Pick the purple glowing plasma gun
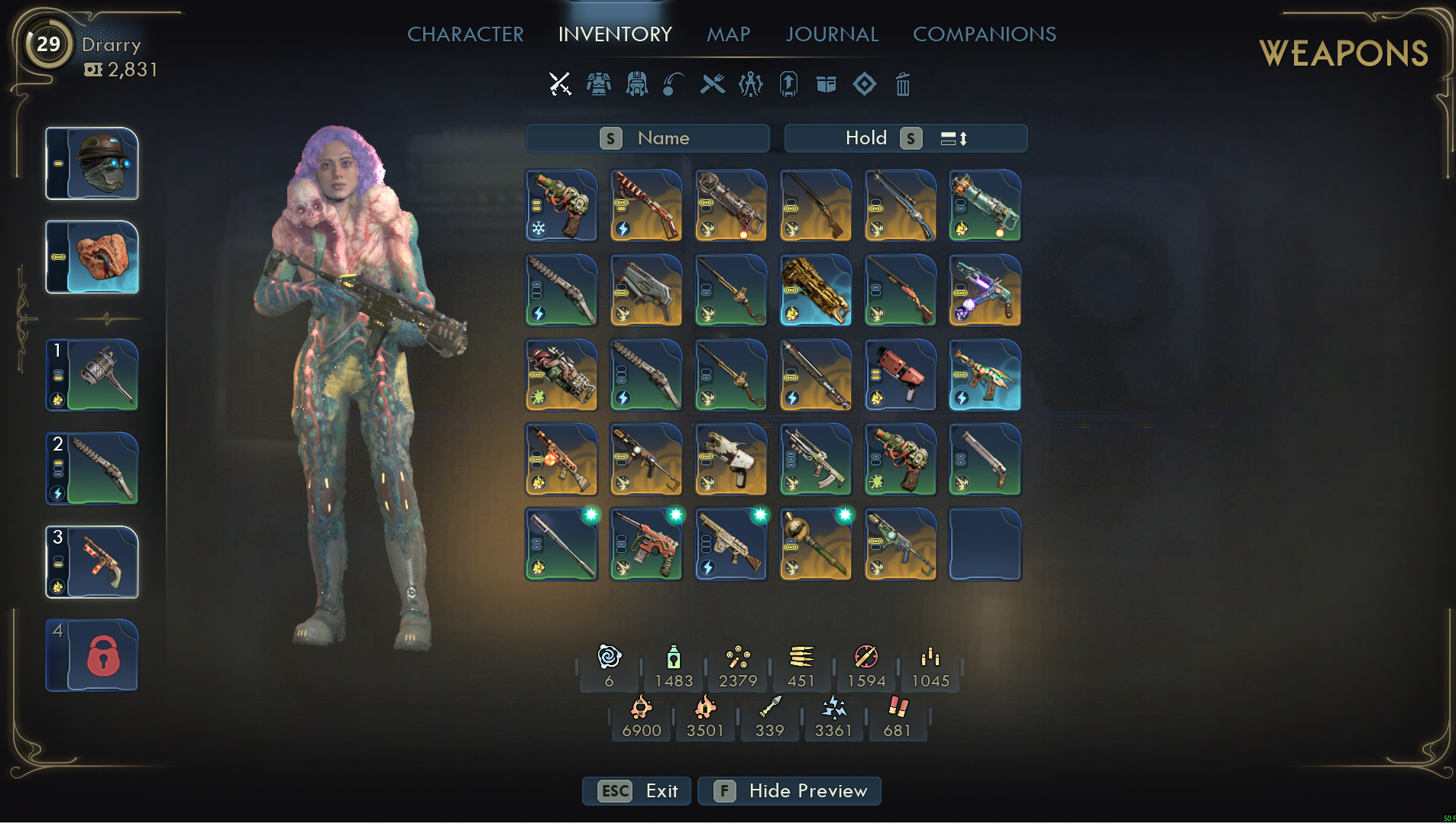The image size is (1456, 824). coord(985,290)
